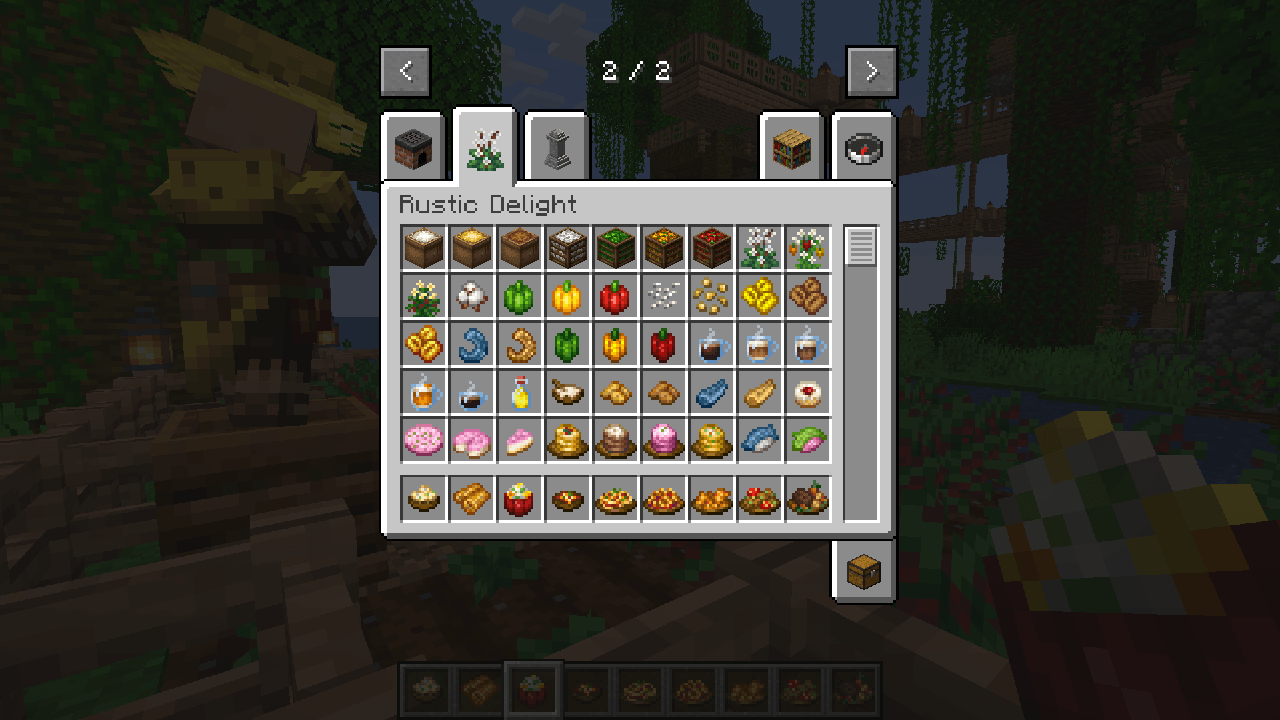Select the white flowering cotton plant item
This screenshot has height=720, width=1280.
click(x=759, y=248)
